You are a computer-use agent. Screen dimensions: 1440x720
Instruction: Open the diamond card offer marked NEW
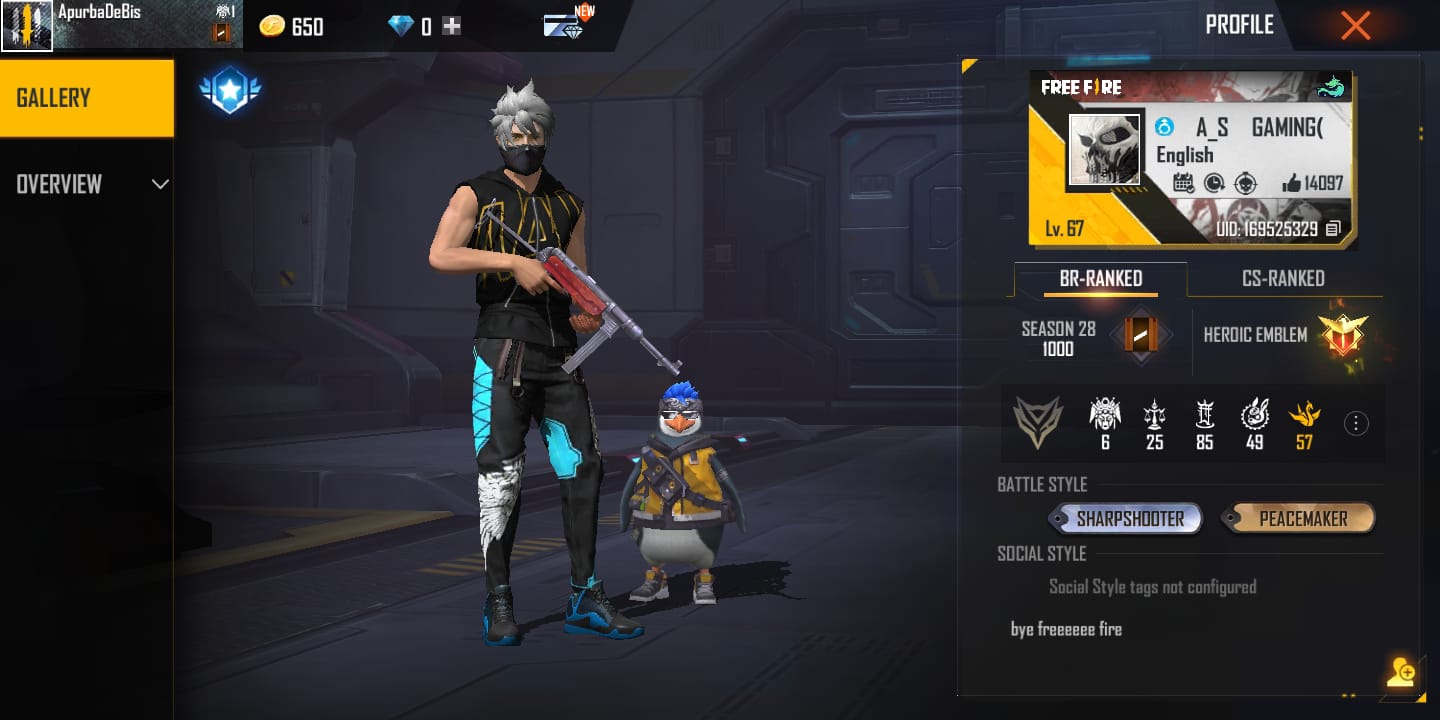click(x=566, y=24)
